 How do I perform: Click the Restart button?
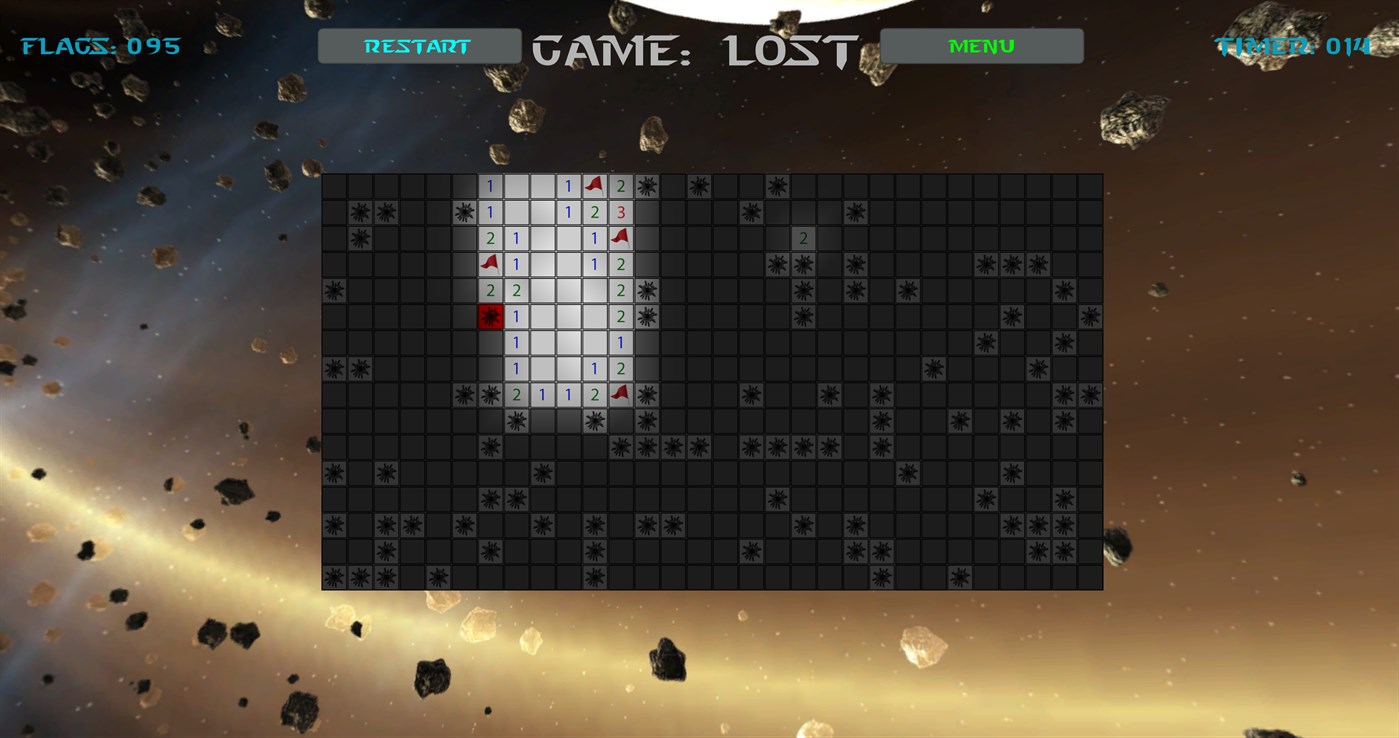418,45
